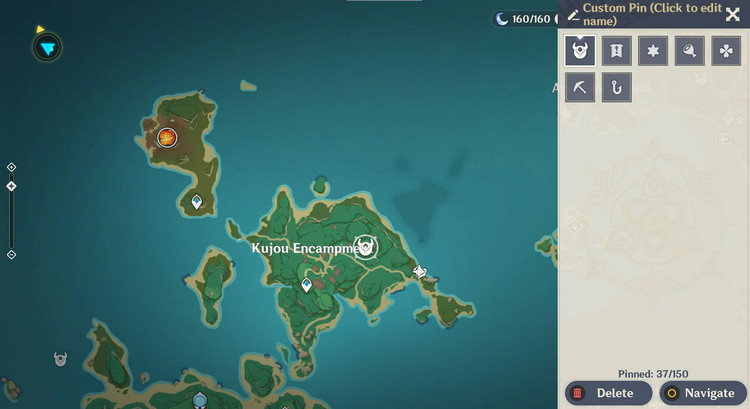Click the teleport waypoint on the northwest island

click(x=197, y=202)
